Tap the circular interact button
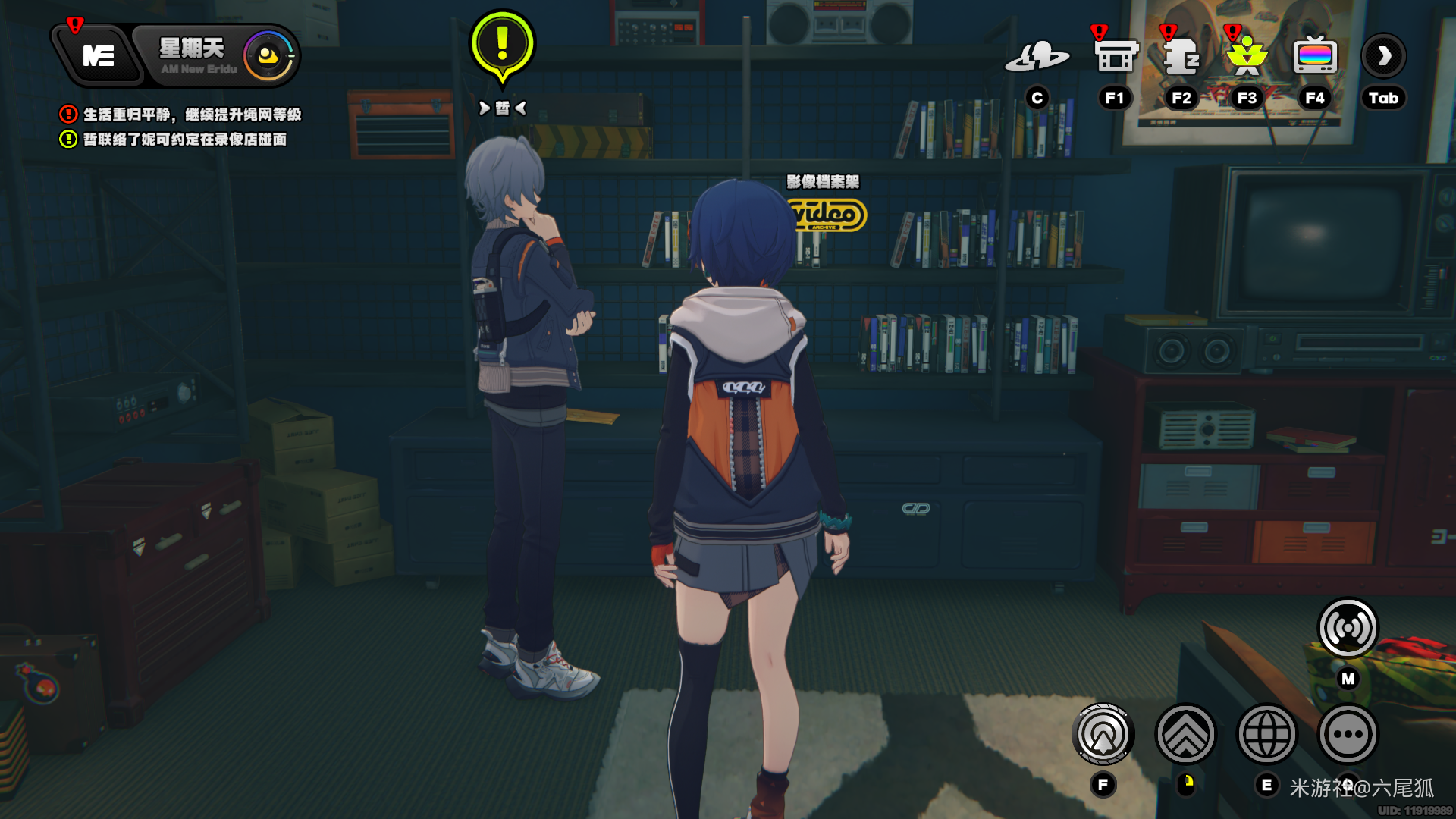 [1103, 734]
